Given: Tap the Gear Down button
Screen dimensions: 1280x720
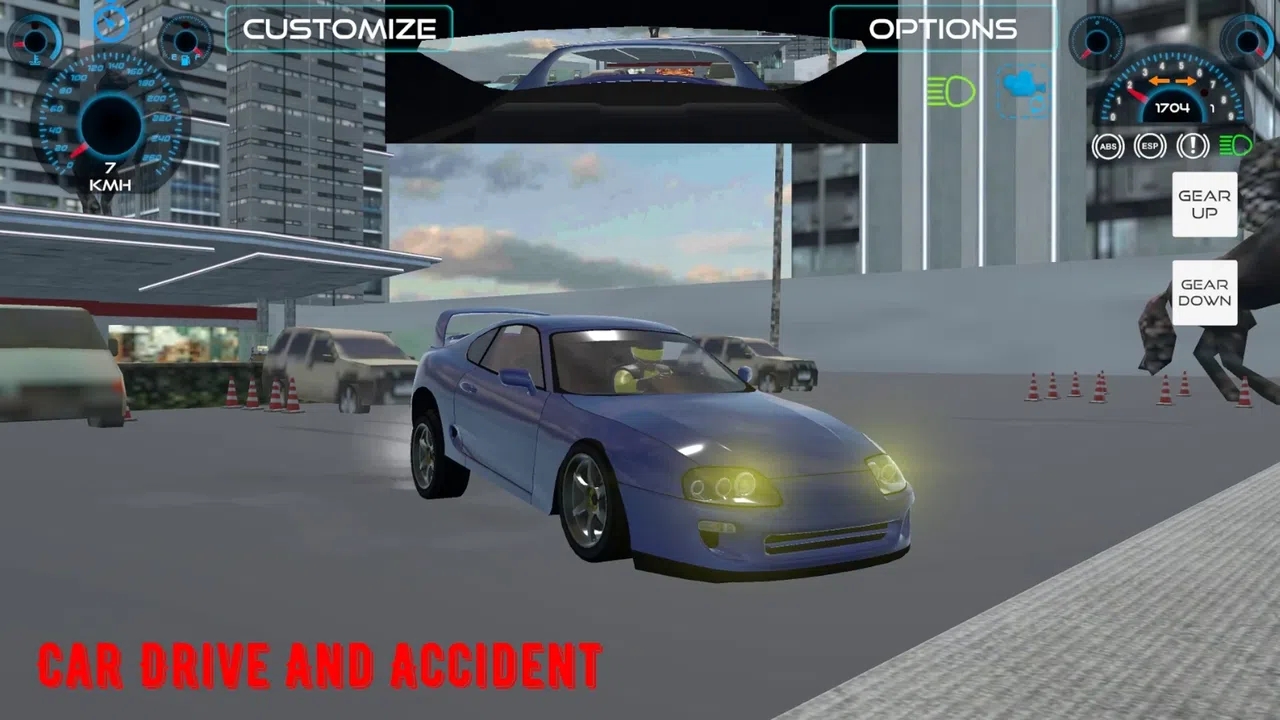Looking at the screenshot, I should [1204, 292].
